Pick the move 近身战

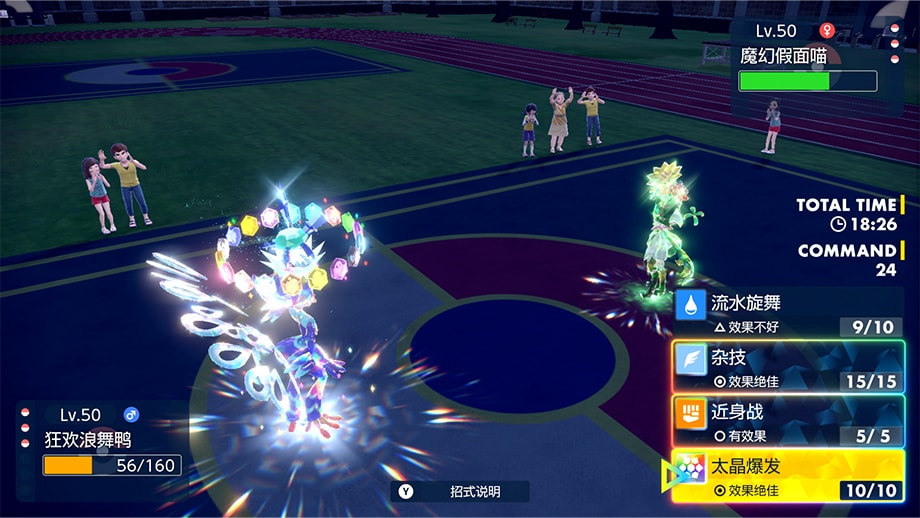(x=788, y=421)
